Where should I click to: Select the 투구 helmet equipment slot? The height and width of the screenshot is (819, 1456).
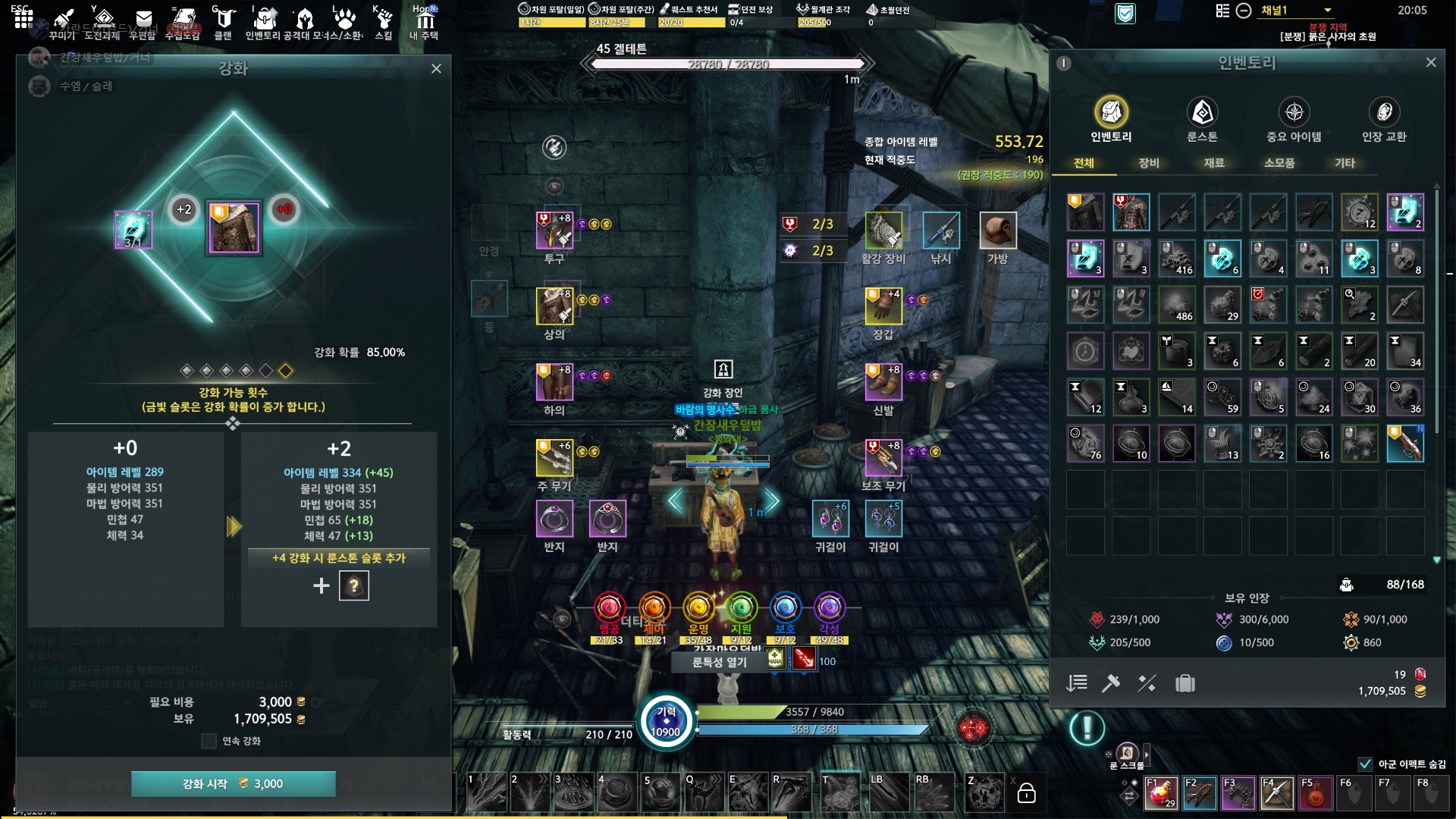(x=554, y=231)
